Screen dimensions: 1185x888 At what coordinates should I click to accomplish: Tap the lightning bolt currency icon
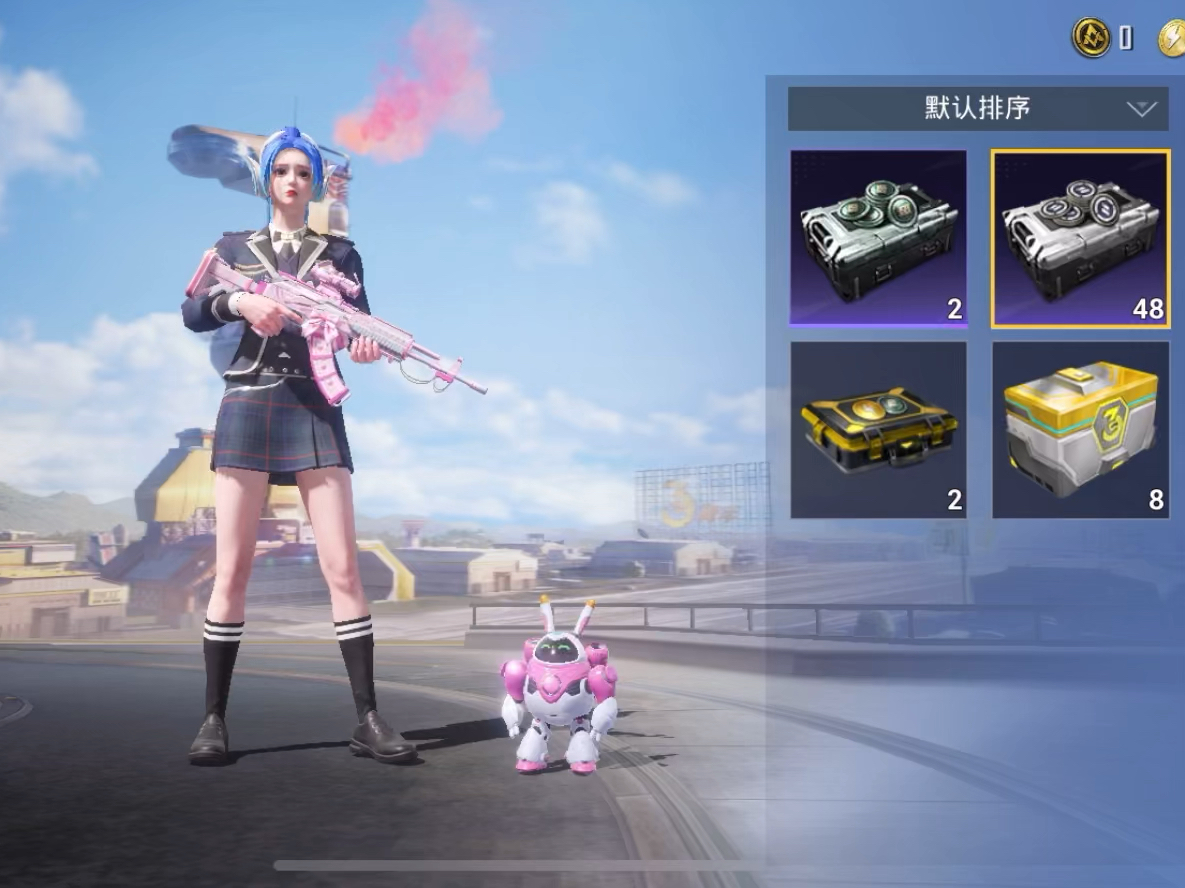click(1172, 39)
